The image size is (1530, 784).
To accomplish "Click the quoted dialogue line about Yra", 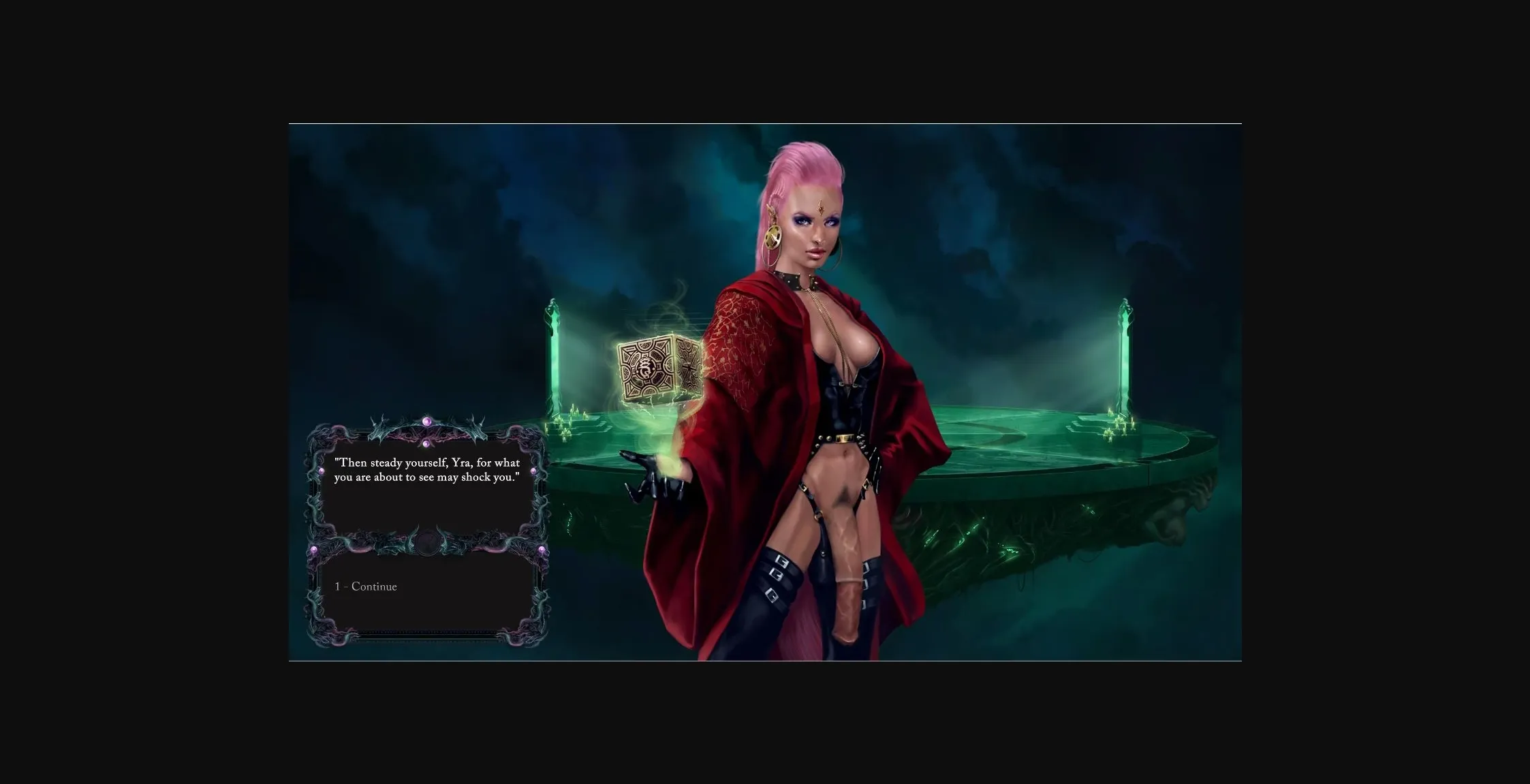I will [427, 470].
